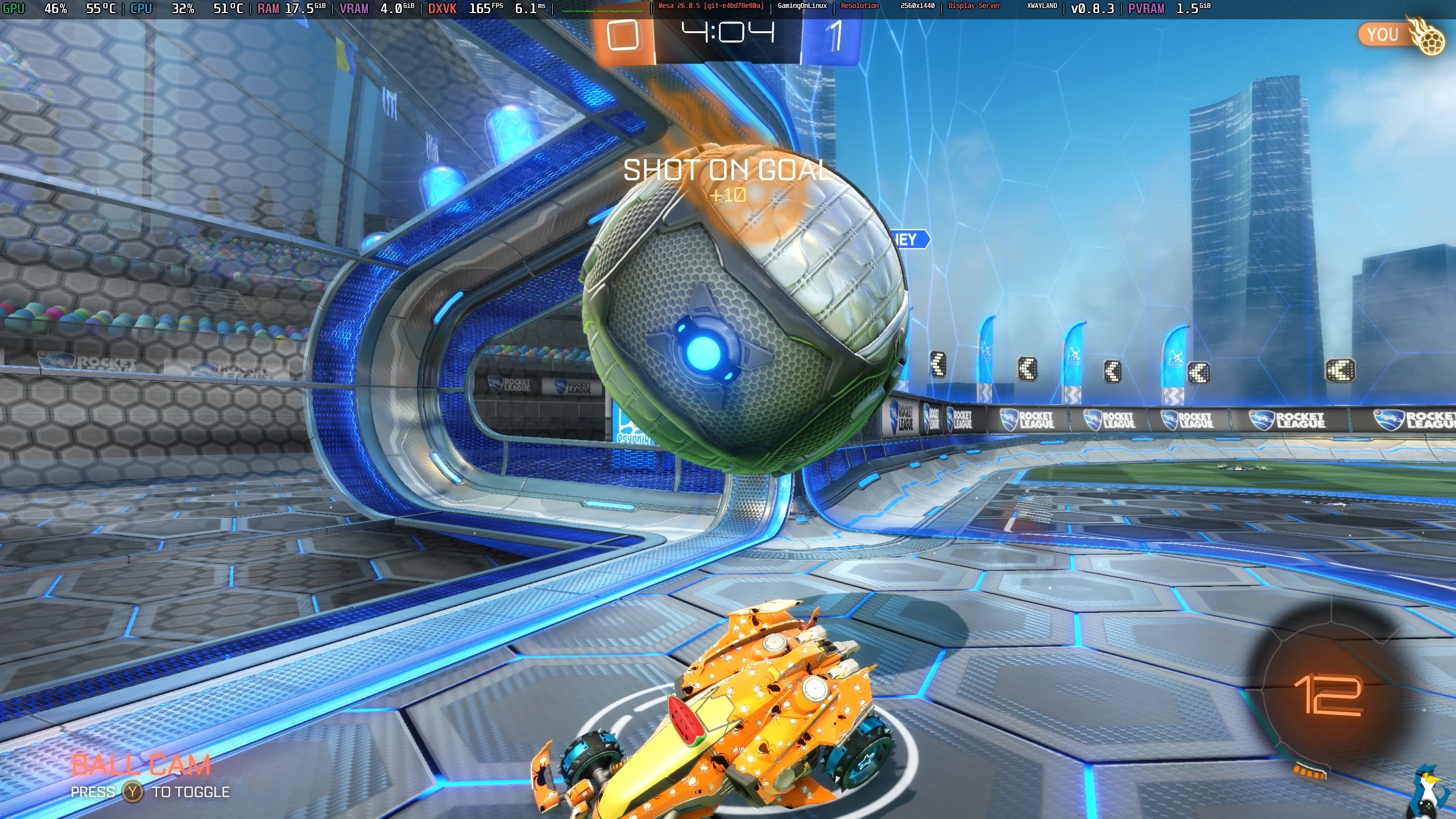Click the penguin mascot watermark logo
This screenshot has height=819, width=1456.
pyautogui.click(x=1432, y=793)
